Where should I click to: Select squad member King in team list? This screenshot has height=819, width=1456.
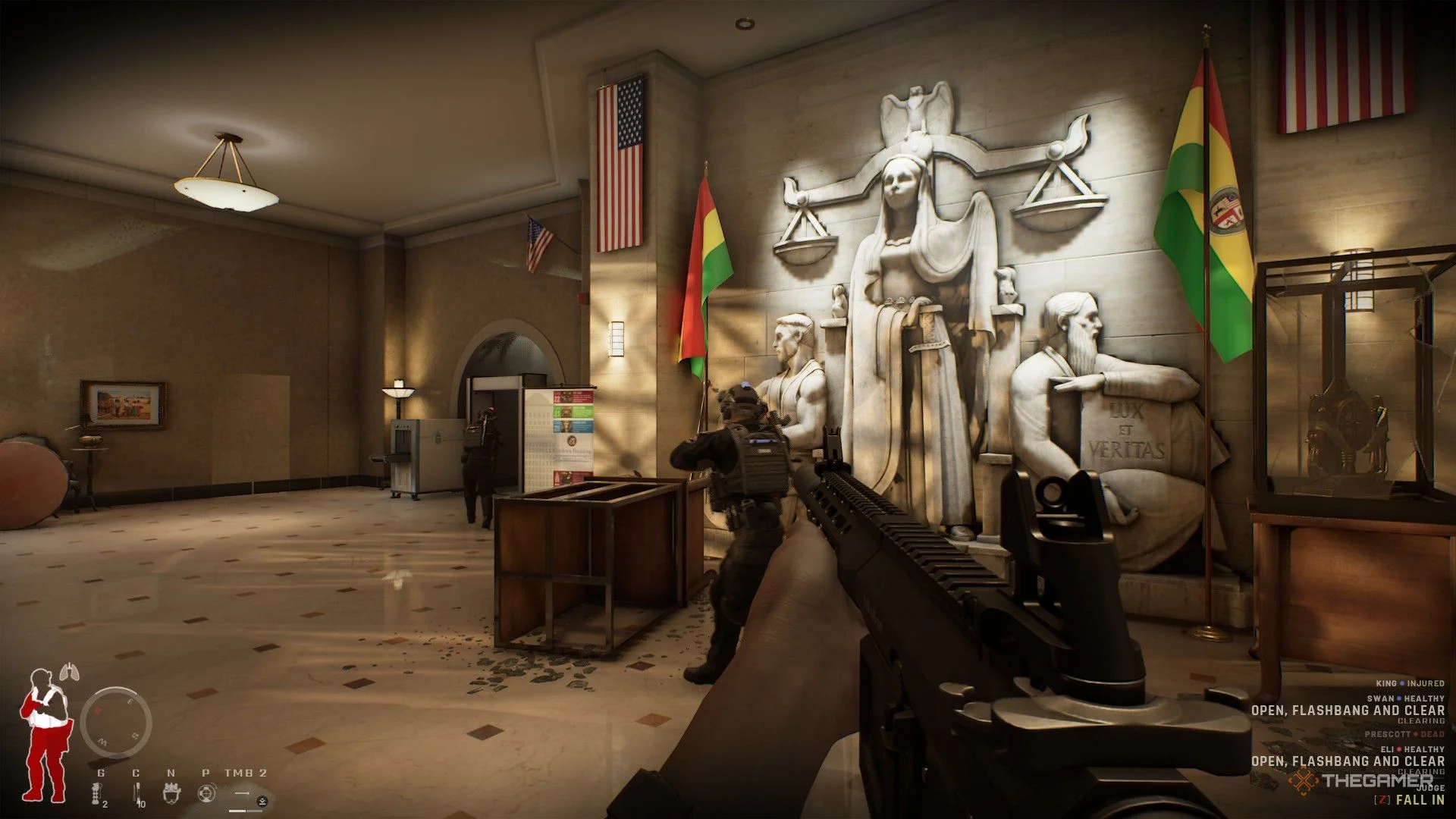pyautogui.click(x=1410, y=683)
